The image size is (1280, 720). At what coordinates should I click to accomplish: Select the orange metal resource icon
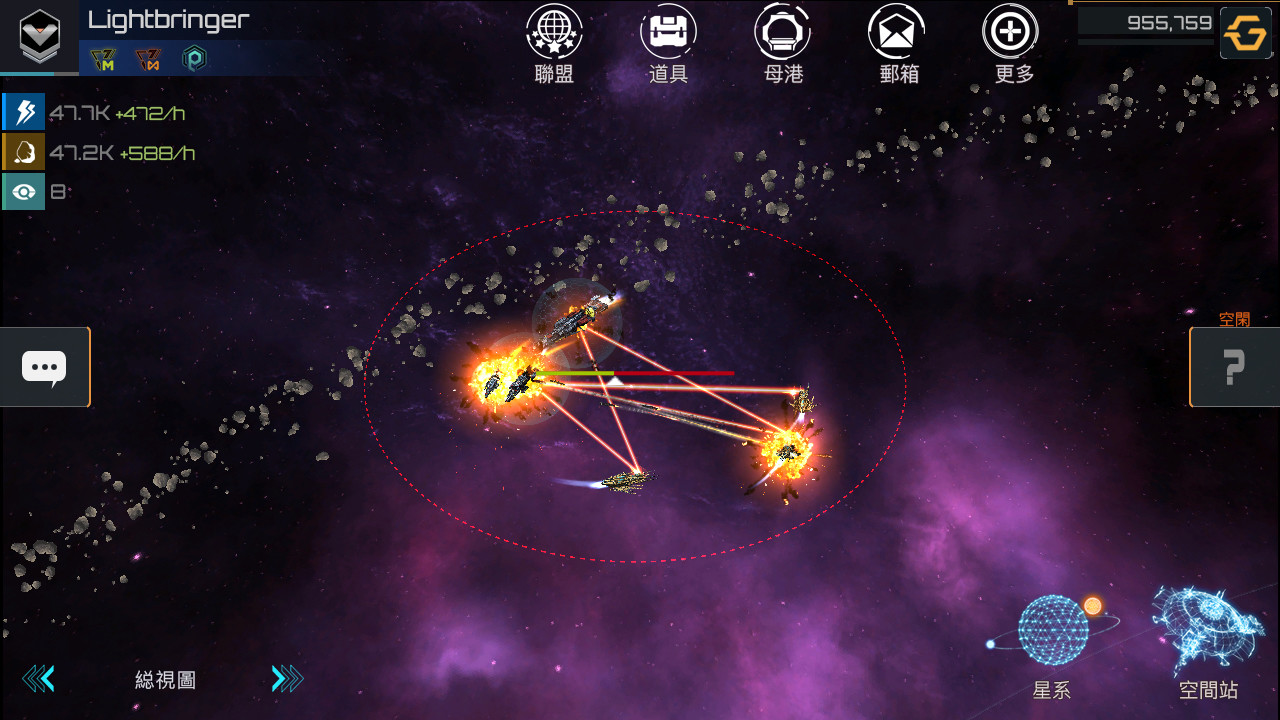[x=24, y=152]
